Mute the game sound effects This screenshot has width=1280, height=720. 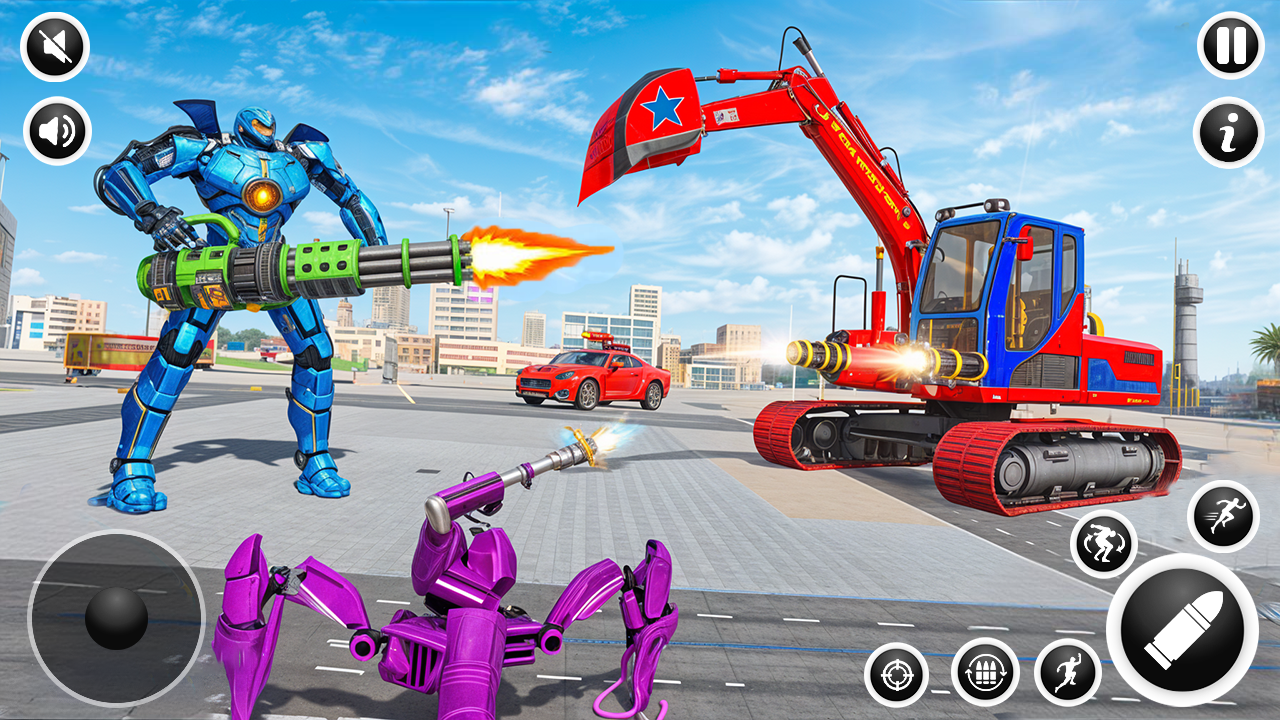[x=55, y=45]
